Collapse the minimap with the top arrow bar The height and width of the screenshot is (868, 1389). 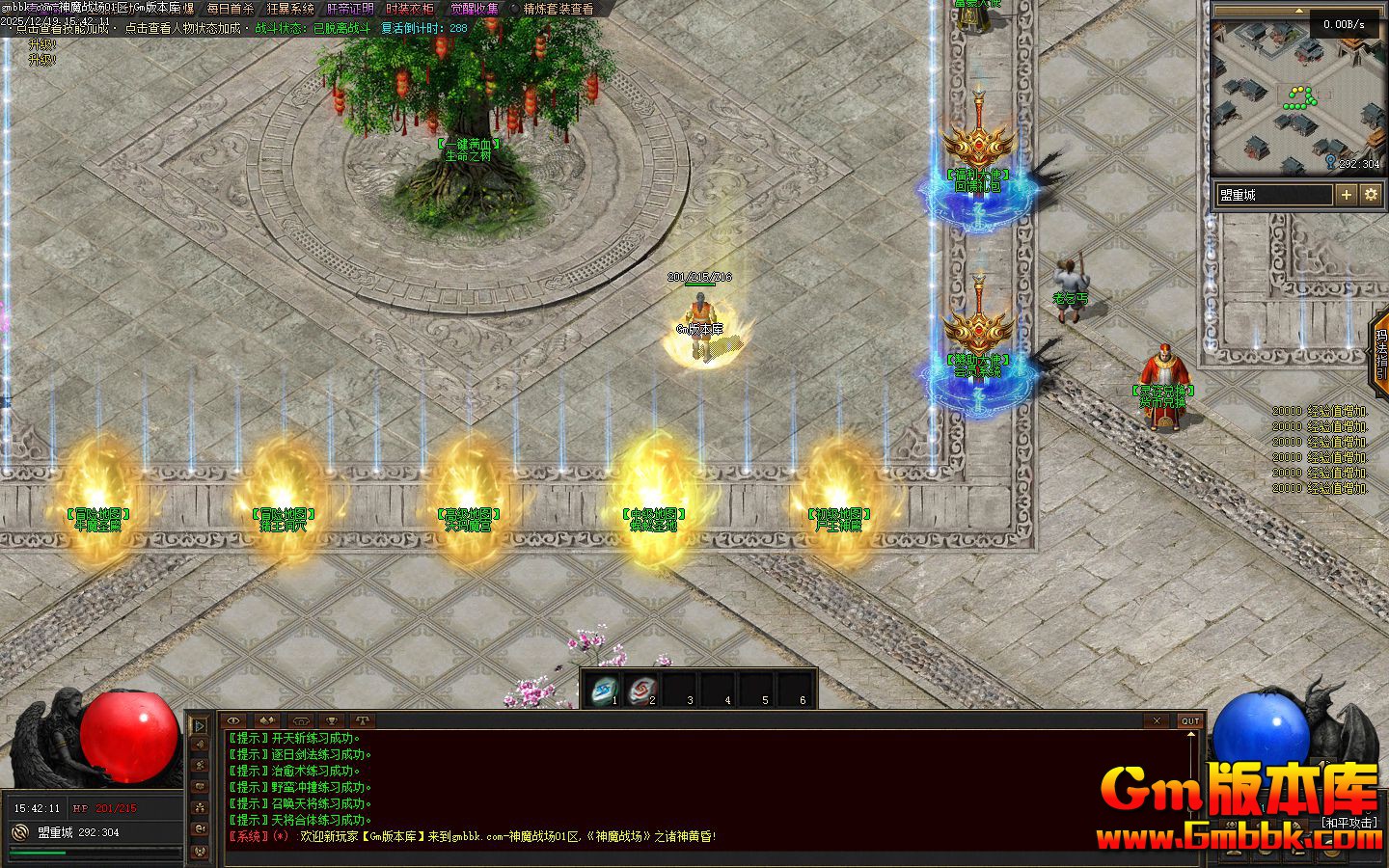pyautogui.click(x=1298, y=11)
